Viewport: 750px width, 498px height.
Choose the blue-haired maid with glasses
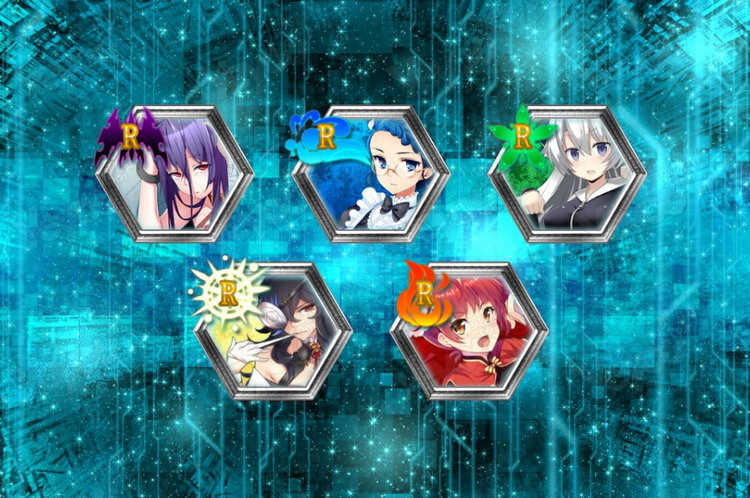tap(372, 174)
